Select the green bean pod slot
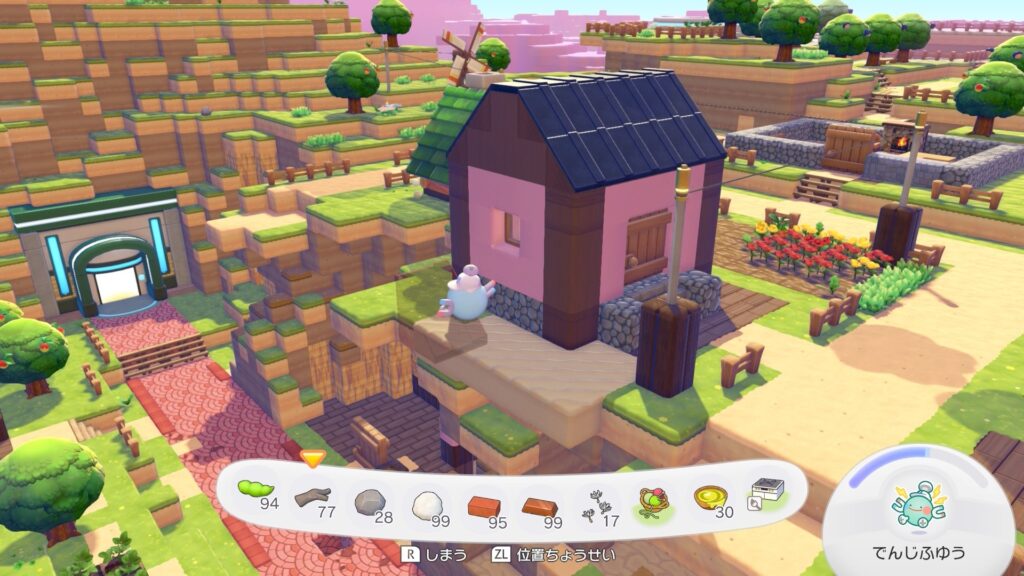Image resolution: width=1024 pixels, height=576 pixels. point(256,491)
